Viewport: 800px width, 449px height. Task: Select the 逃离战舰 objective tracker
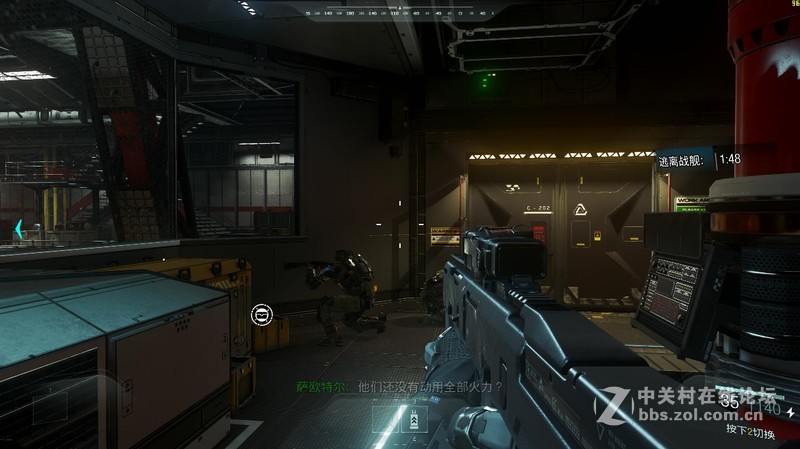click(x=700, y=159)
